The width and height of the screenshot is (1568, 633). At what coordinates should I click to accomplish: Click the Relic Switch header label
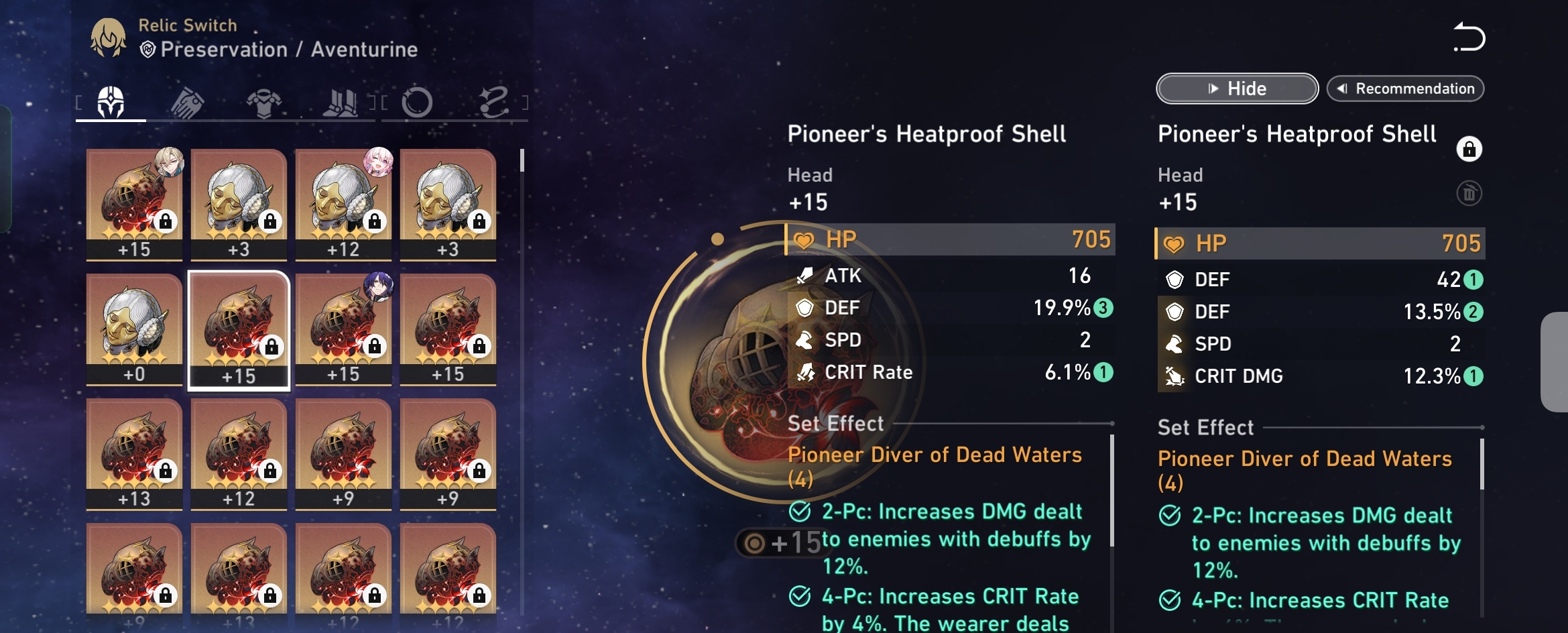(187, 24)
